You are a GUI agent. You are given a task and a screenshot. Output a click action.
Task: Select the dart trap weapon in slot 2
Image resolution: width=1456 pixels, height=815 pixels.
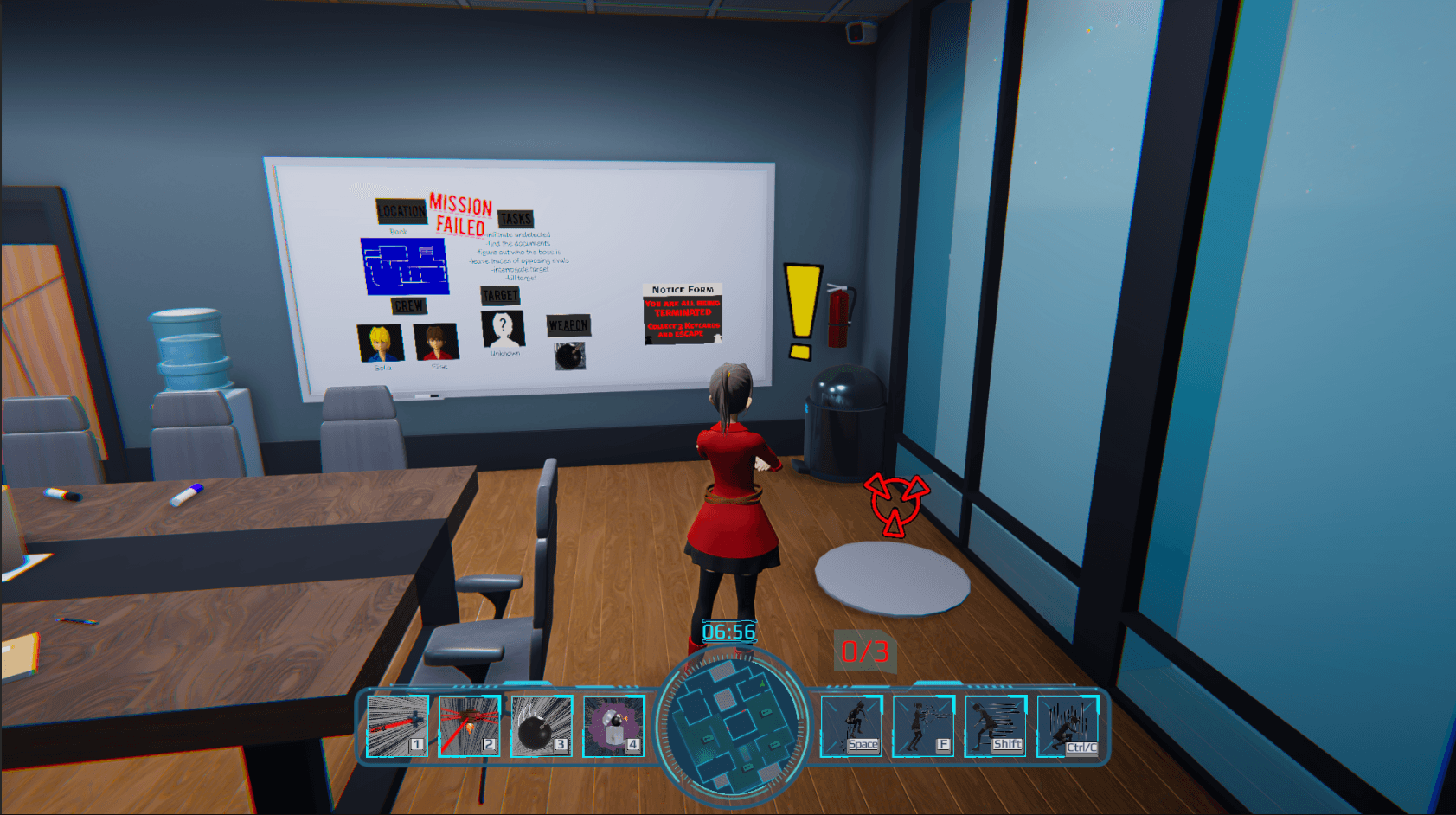469,723
